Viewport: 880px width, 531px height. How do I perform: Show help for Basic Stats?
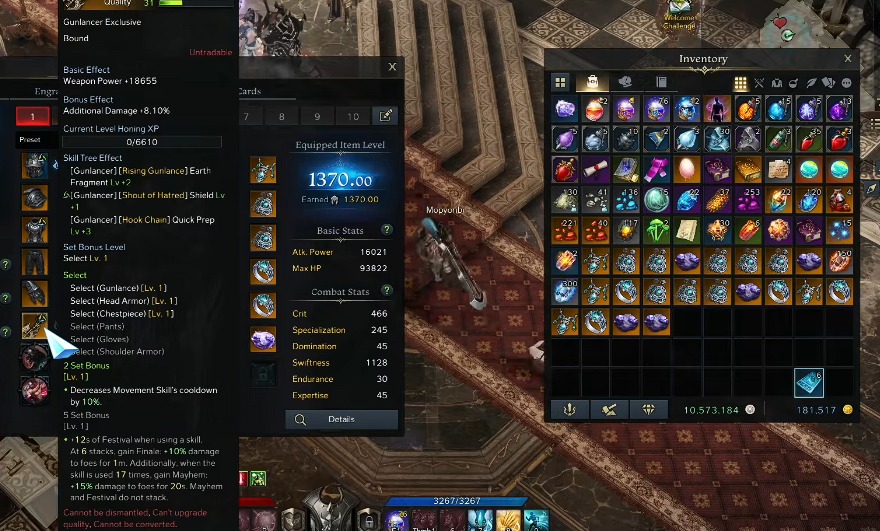[387, 230]
